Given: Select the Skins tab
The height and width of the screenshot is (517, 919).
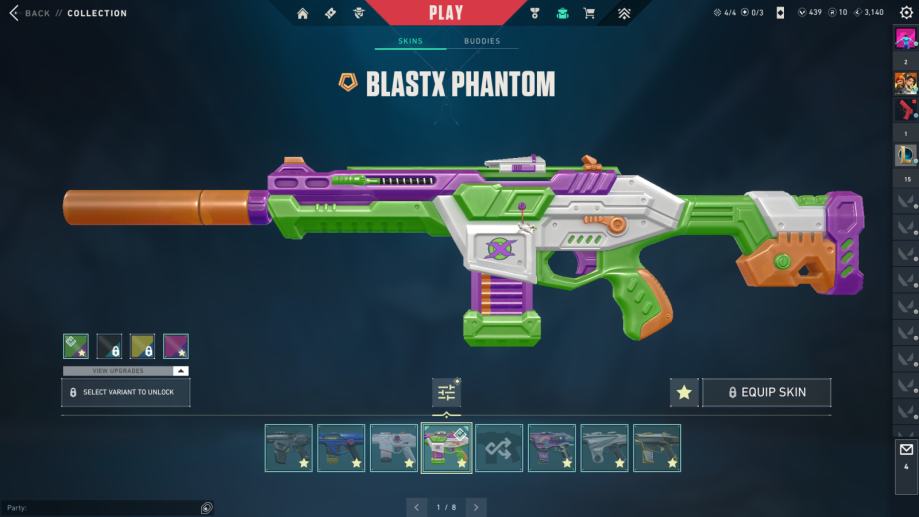Looking at the screenshot, I should [410, 41].
